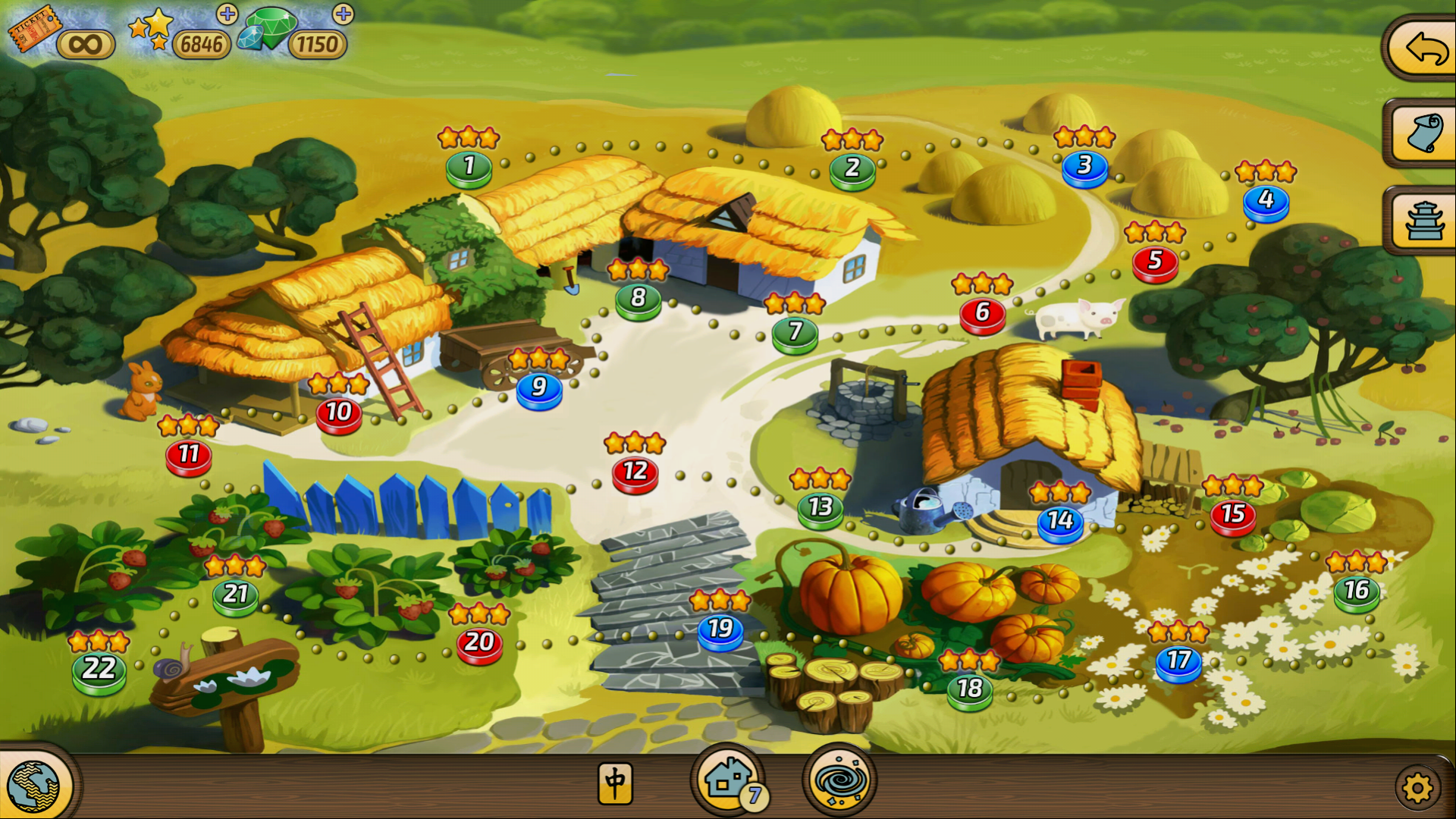The image size is (1456, 819).
Task: Select level 1 on the map
Action: 469,167
